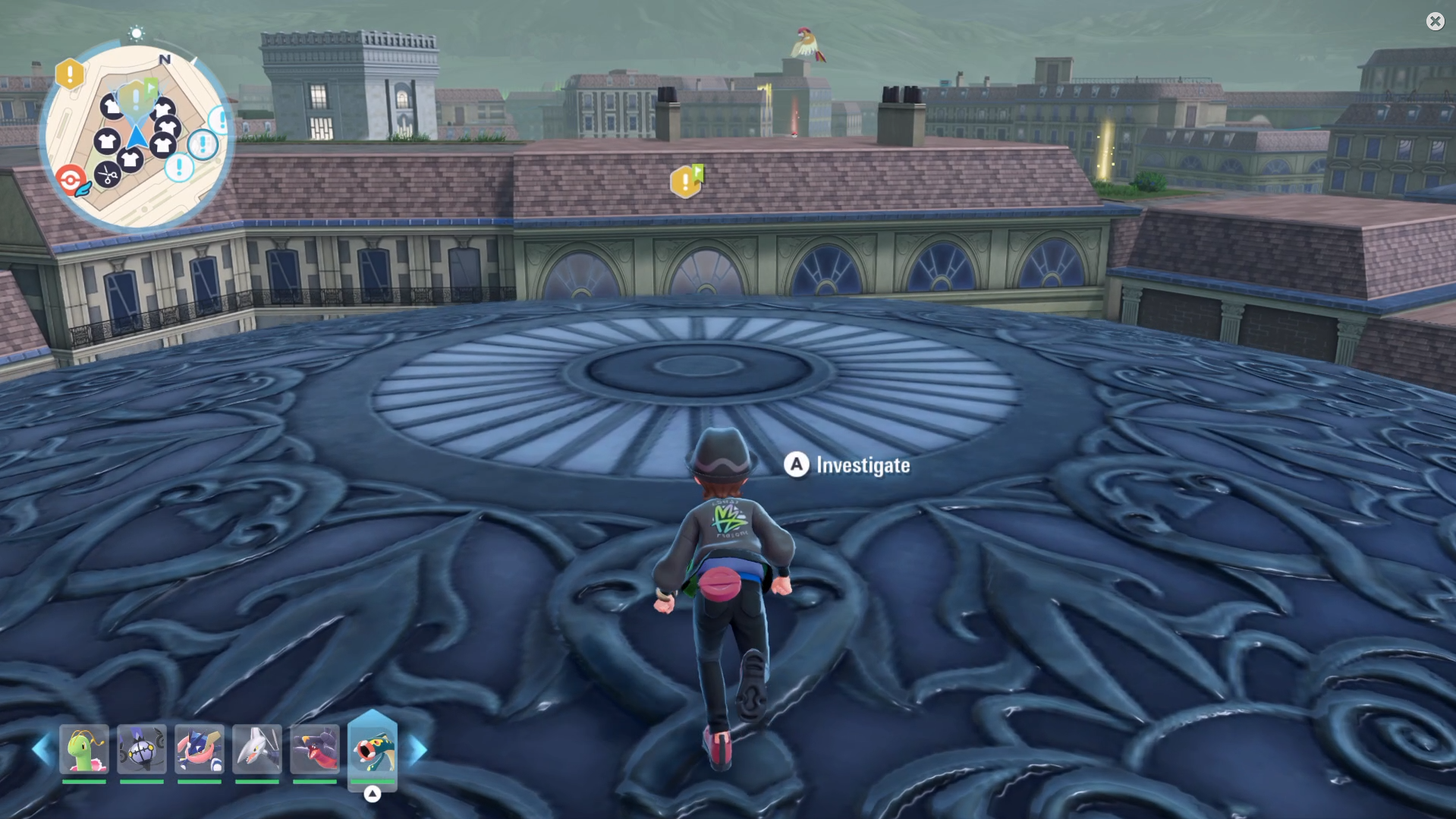Image resolution: width=1456 pixels, height=819 pixels.
Task: Open the circular minimap
Action: pos(137,137)
